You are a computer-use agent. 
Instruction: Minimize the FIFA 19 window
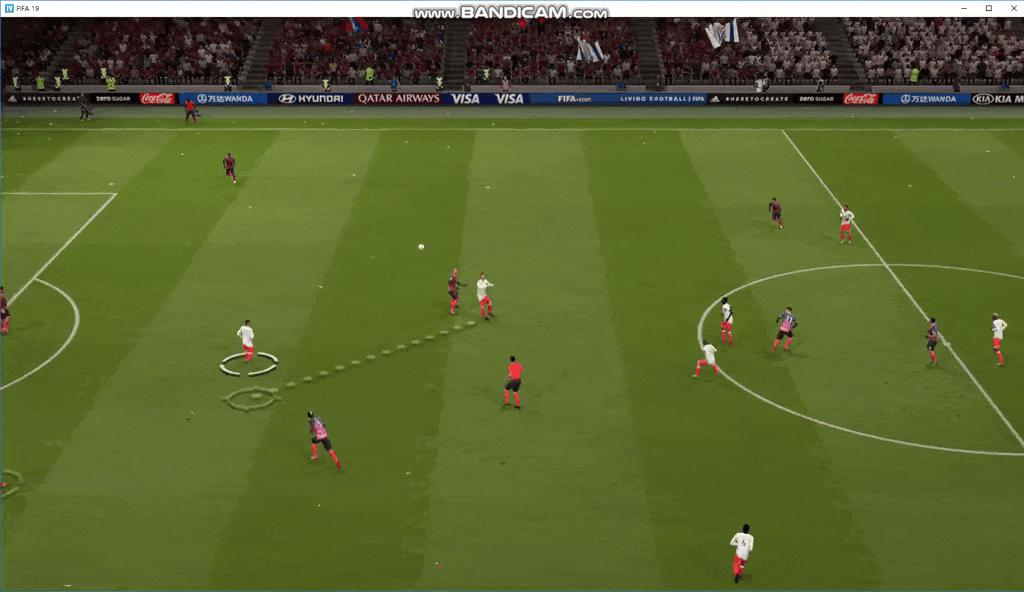tap(966, 8)
